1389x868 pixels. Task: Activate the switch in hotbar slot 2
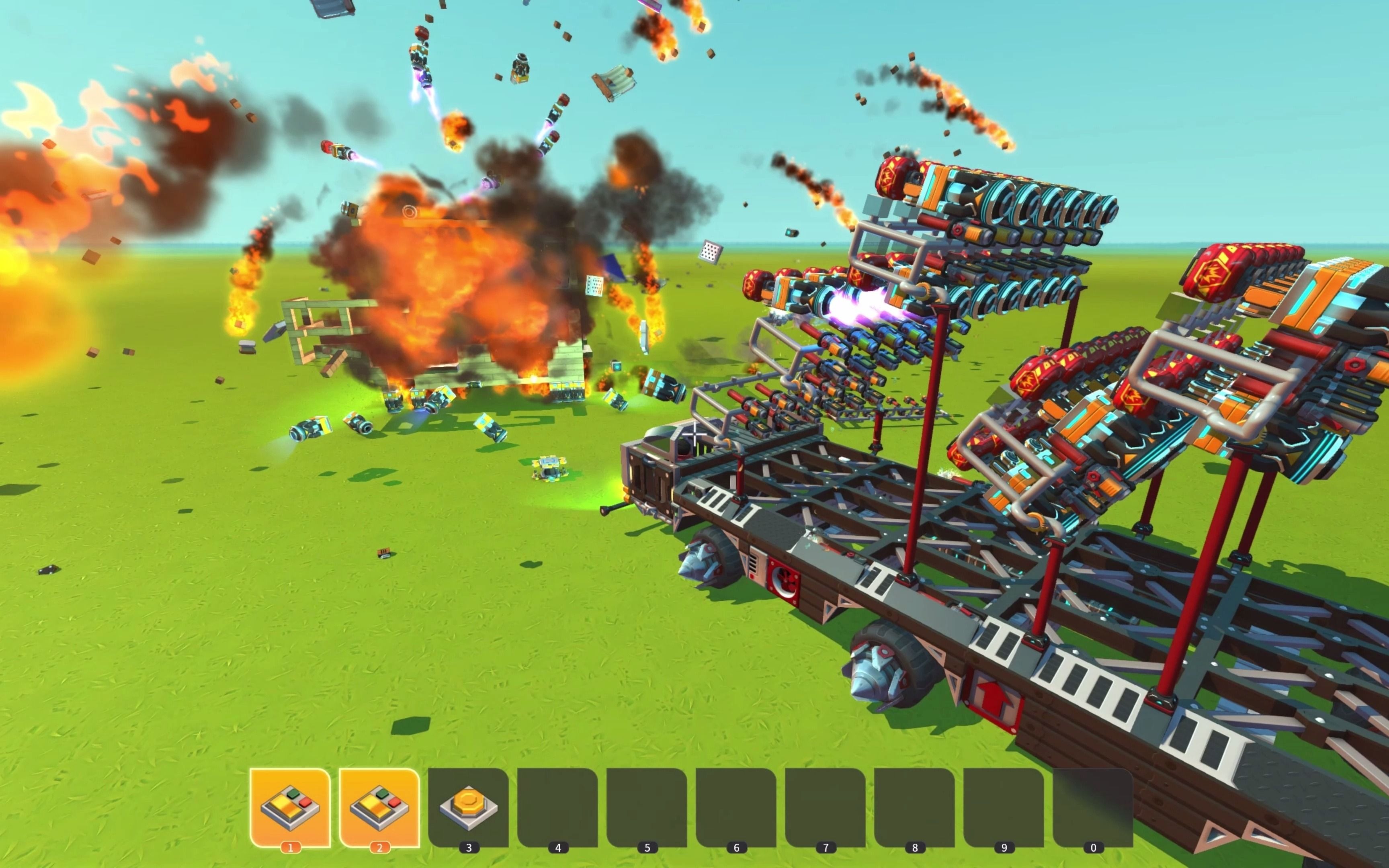pos(379,806)
